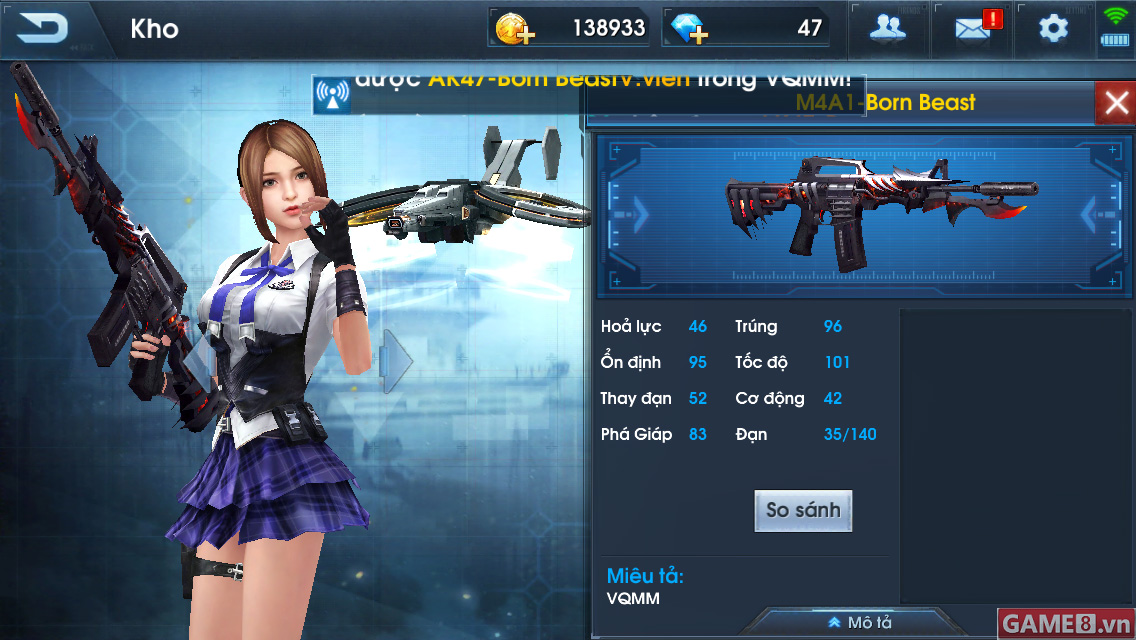Add more gold coins
Image resolution: width=1136 pixels, height=640 pixels.
pyautogui.click(x=514, y=30)
